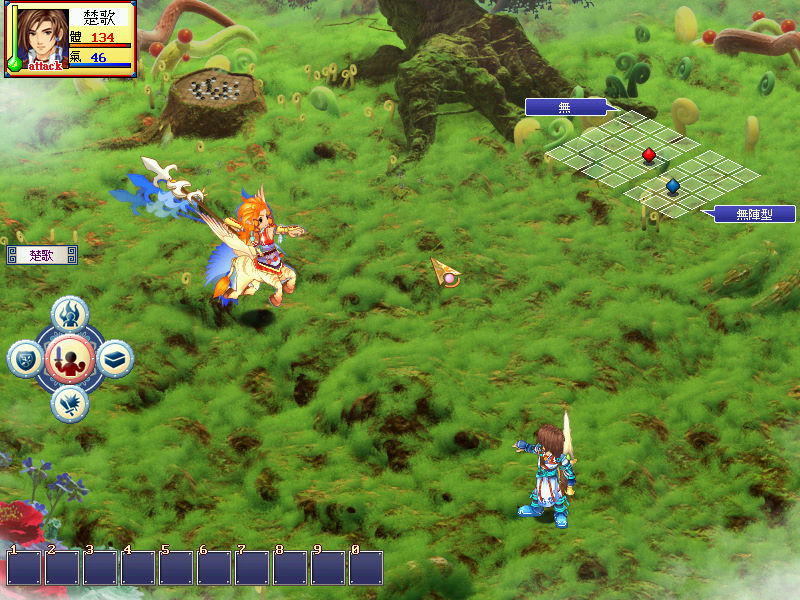Image resolution: width=800 pixels, height=600 pixels.
Task: Select the red enemy marker on formation grid
Action: point(648,154)
